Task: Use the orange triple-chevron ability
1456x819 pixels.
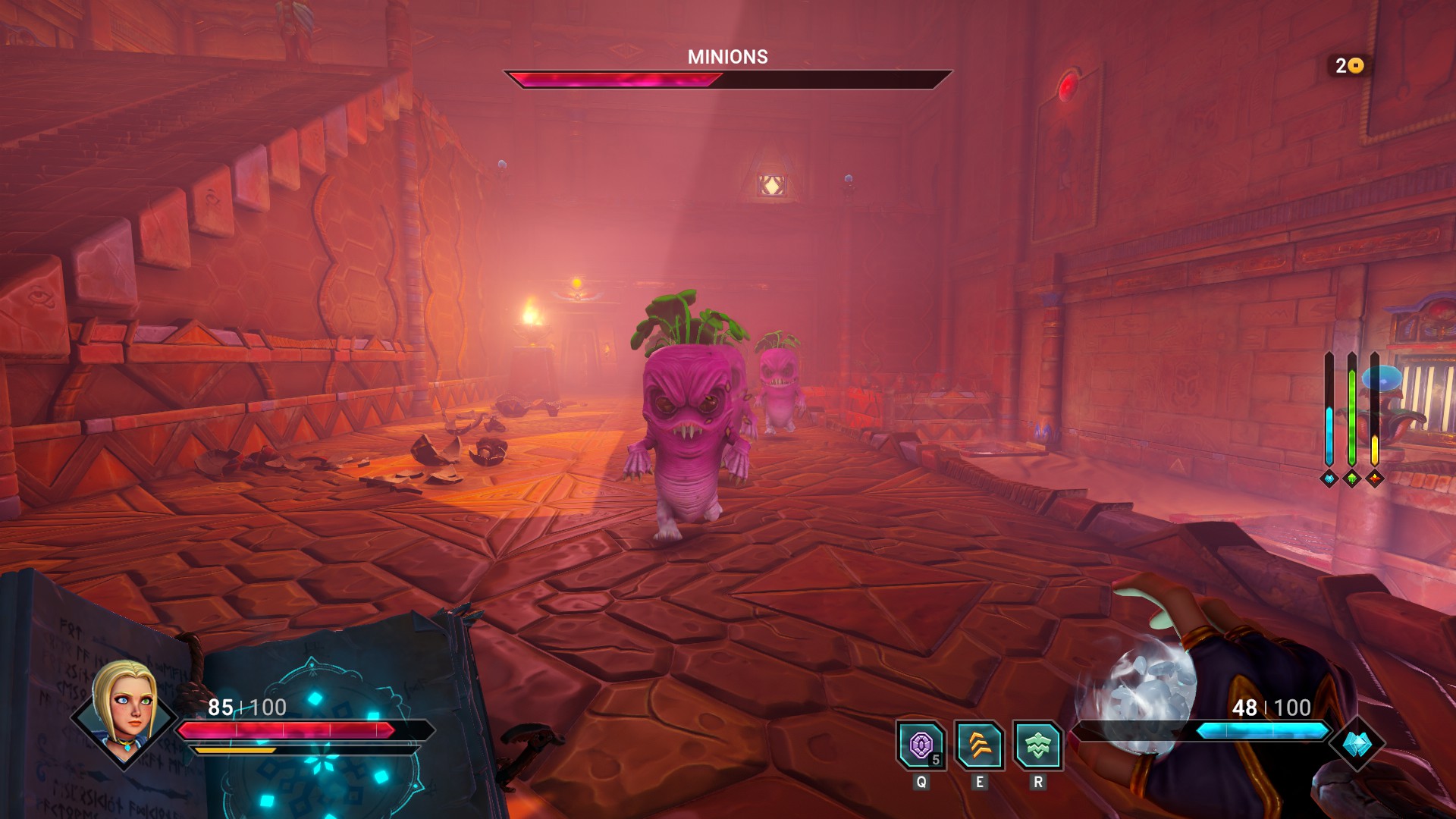Action: 979,745
